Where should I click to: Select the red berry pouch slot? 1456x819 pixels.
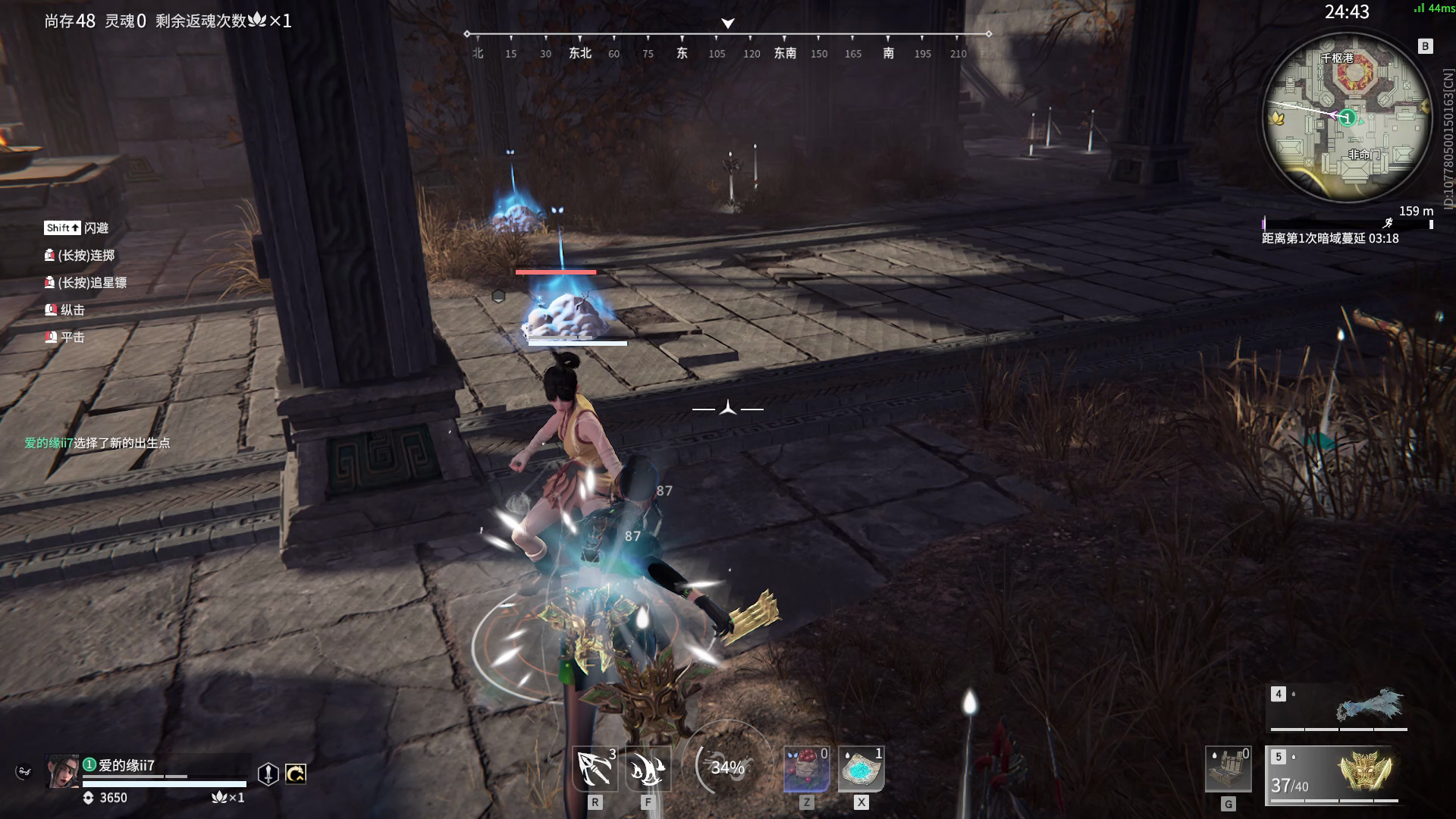[x=805, y=769]
